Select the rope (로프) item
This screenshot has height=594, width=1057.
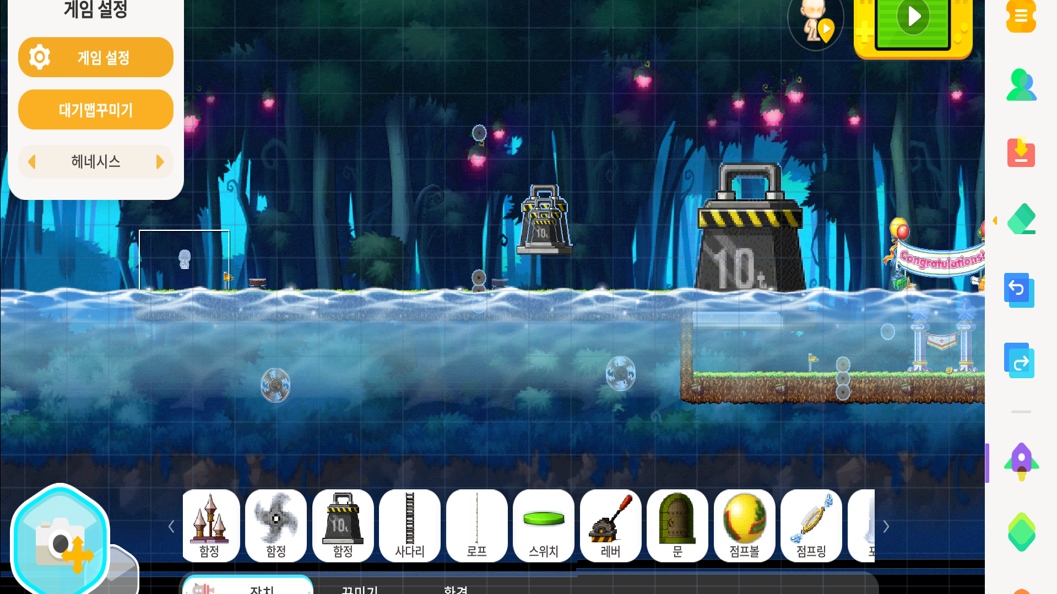click(477, 525)
